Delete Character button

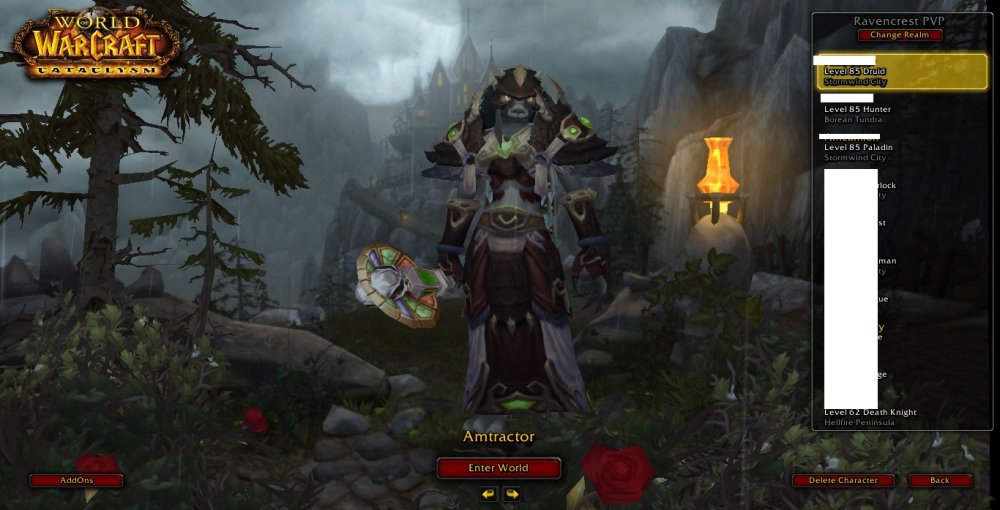pyautogui.click(x=843, y=480)
